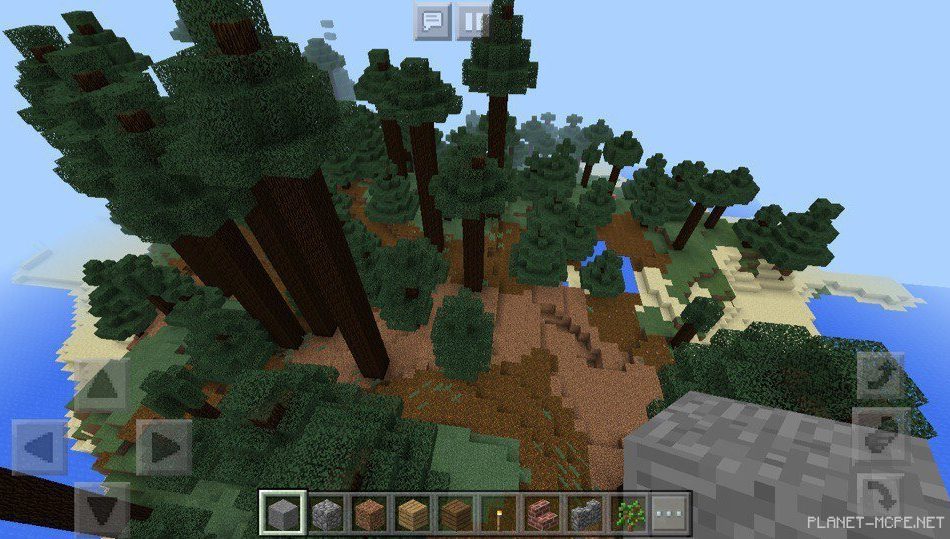Open the inventory with the three-dots button

coord(668,513)
